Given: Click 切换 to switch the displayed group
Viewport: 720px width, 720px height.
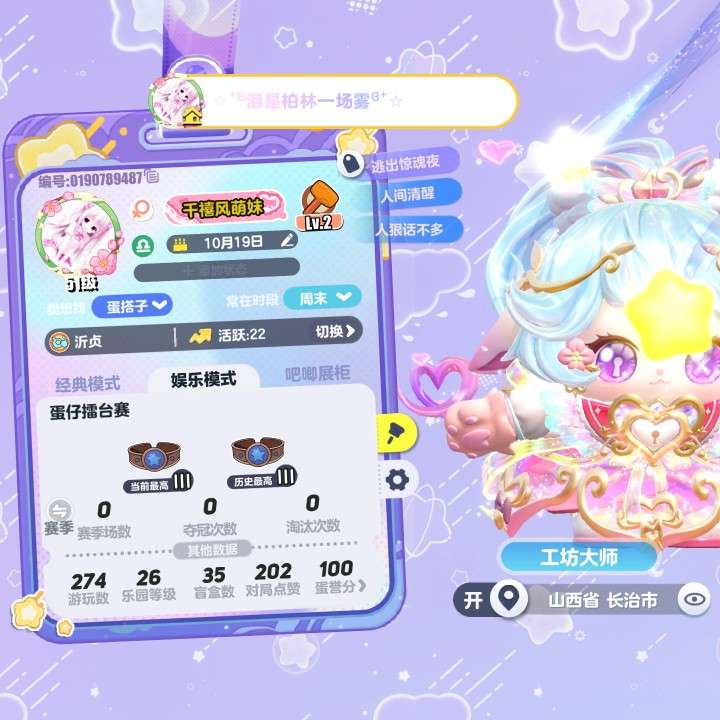Looking at the screenshot, I should tap(337, 333).
